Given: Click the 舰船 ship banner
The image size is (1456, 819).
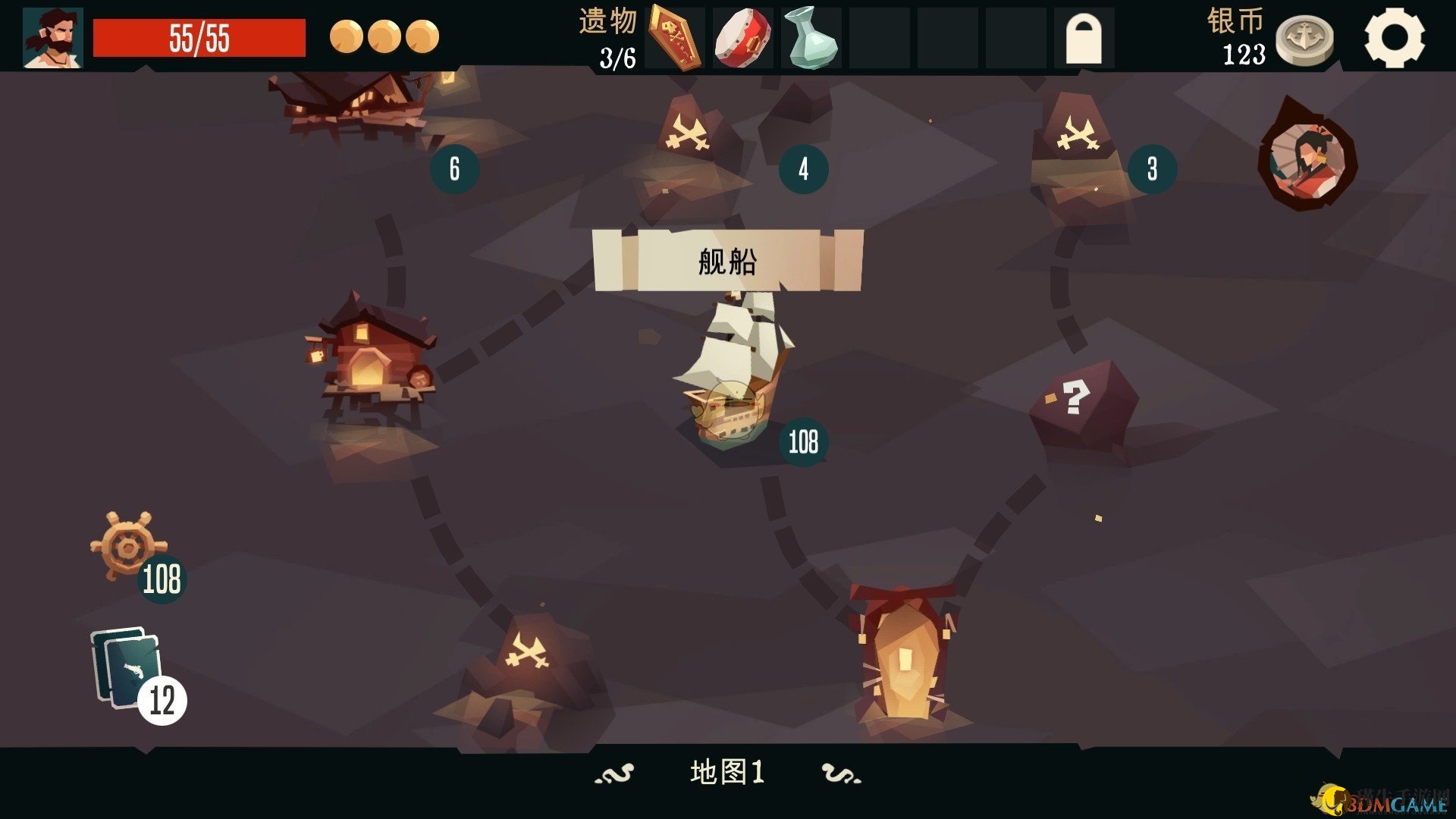Looking at the screenshot, I should [x=728, y=260].
